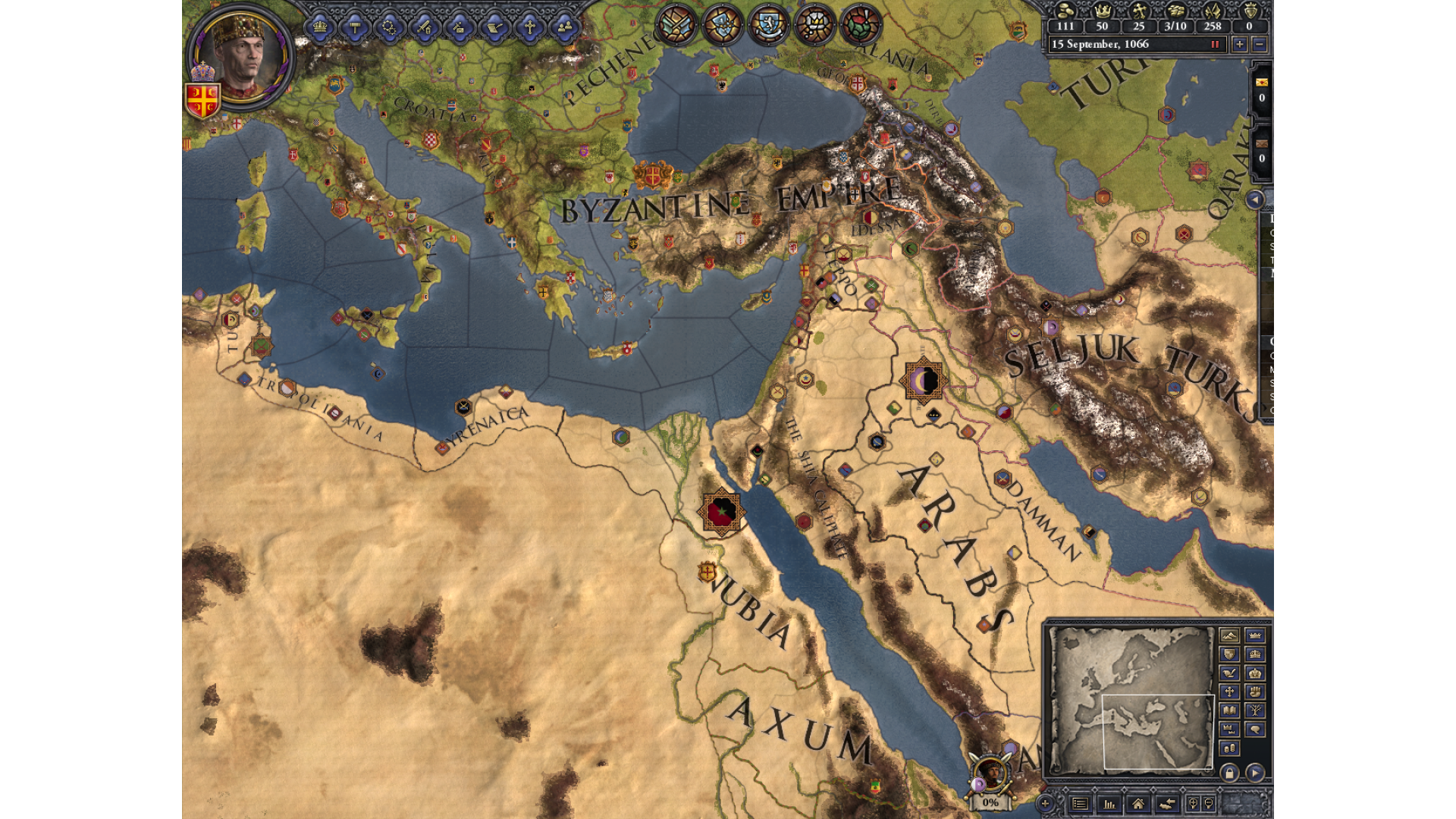Open the scroll and quill Laws tab

click(x=494, y=28)
